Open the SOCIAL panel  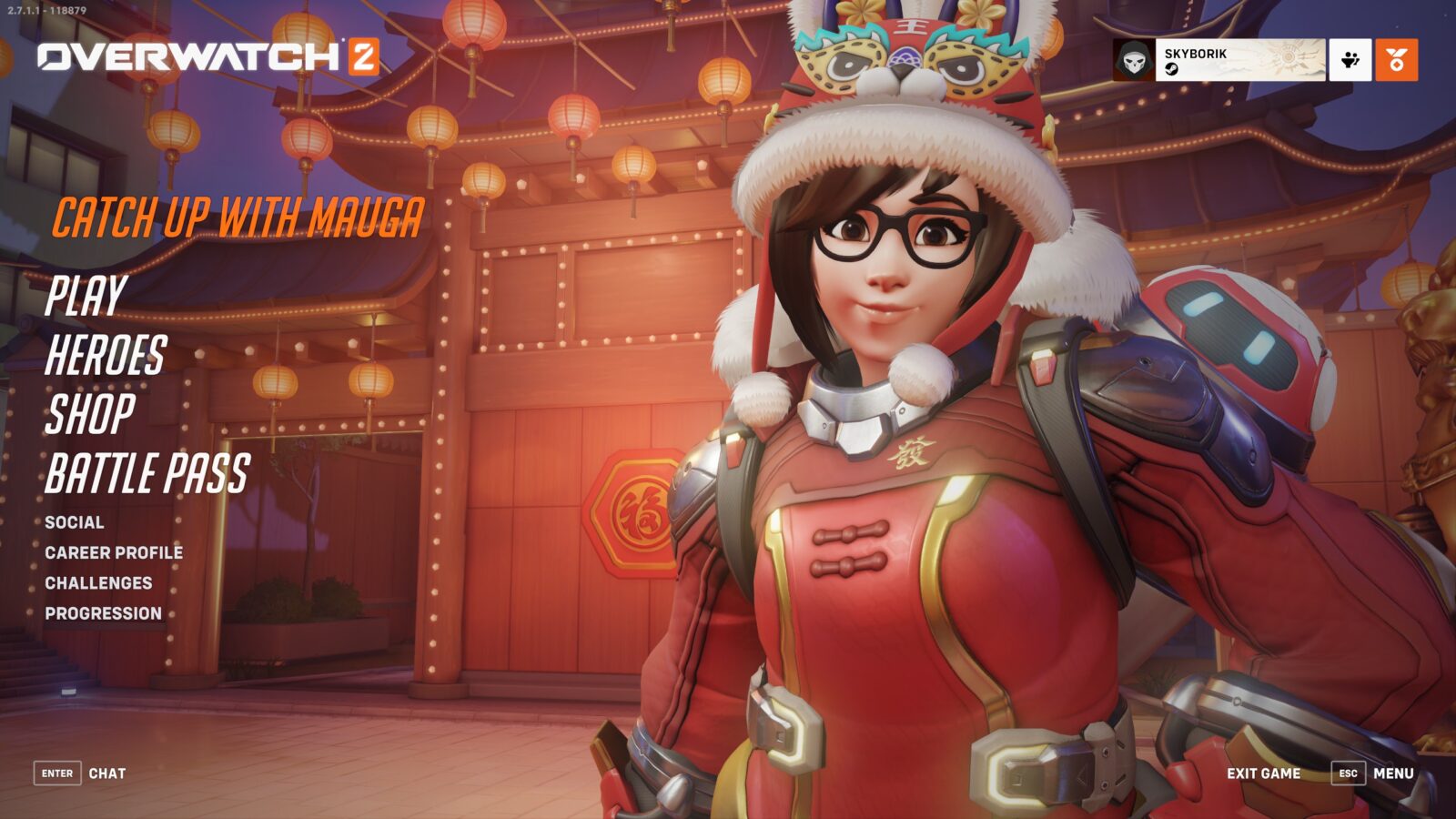pos(75,522)
